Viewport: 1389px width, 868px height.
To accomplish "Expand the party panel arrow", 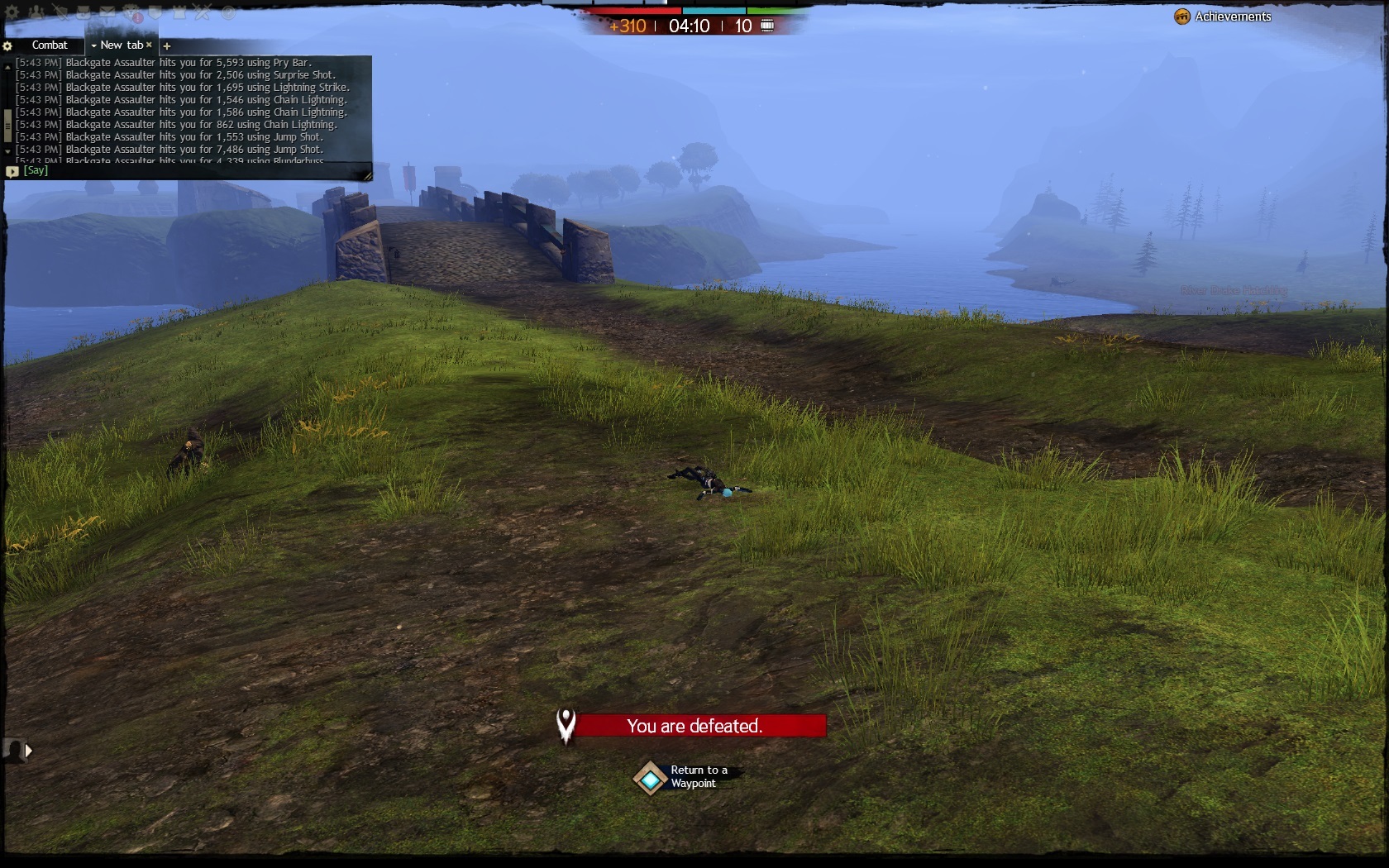I will [29, 751].
